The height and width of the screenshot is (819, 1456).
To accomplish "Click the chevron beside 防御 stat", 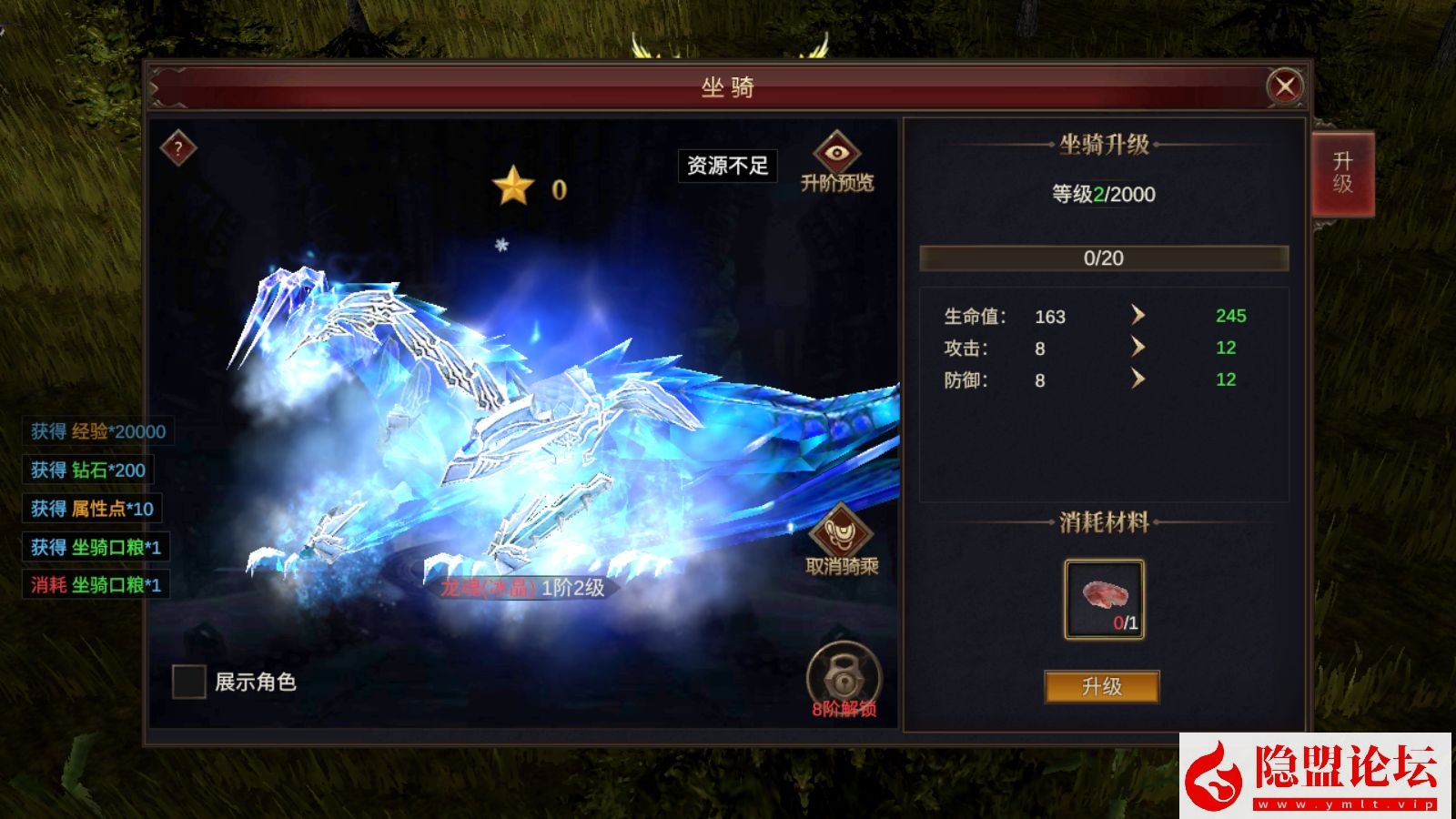I will [1137, 379].
